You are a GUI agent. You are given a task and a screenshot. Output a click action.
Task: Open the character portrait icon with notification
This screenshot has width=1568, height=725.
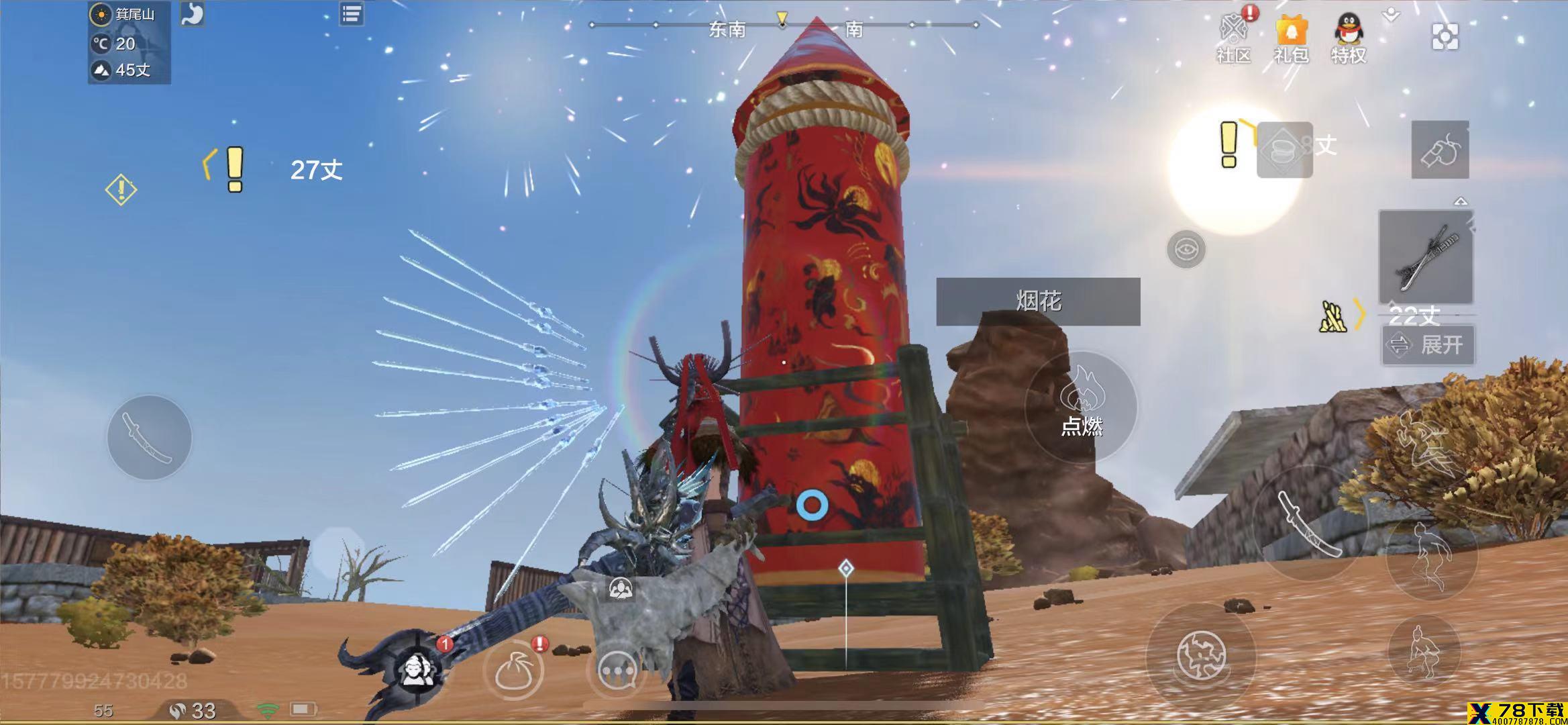tap(416, 669)
